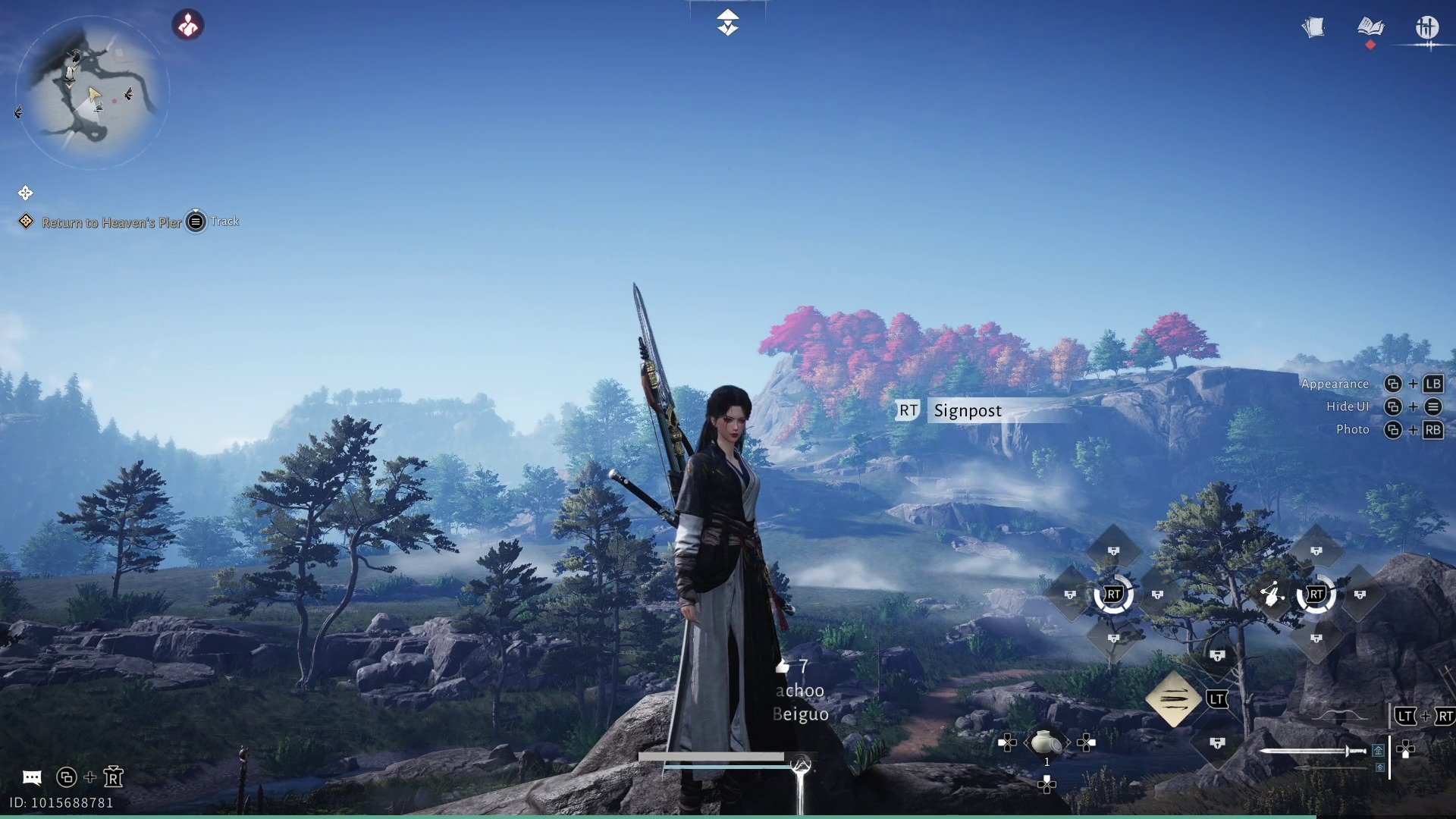Activate the golden diamond slash skill
The image size is (1456, 819).
[1172, 698]
